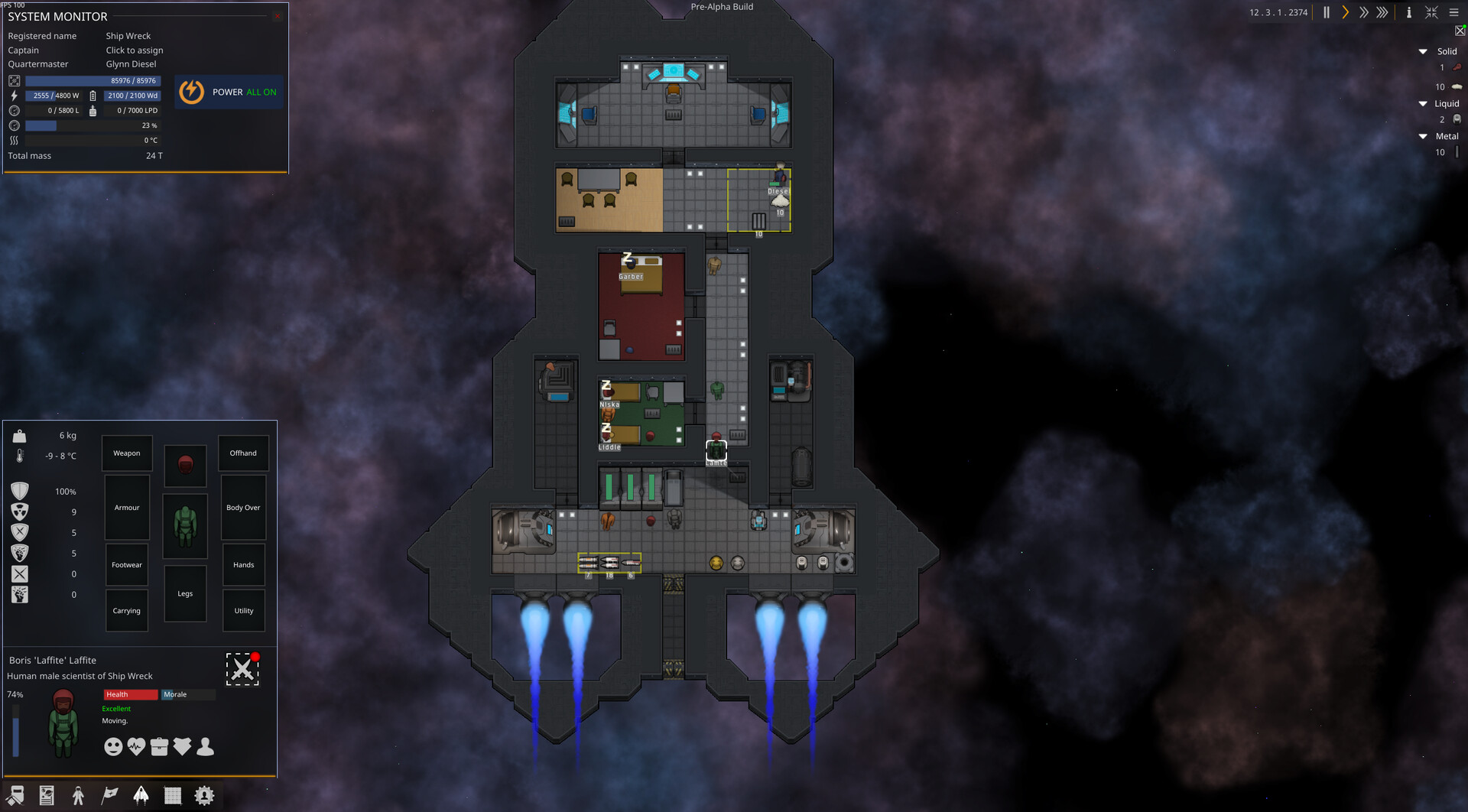Viewport: 1468px width, 812px height.
Task: Click the flag missions icon in bottom toolbar
Action: coord(109,795)
